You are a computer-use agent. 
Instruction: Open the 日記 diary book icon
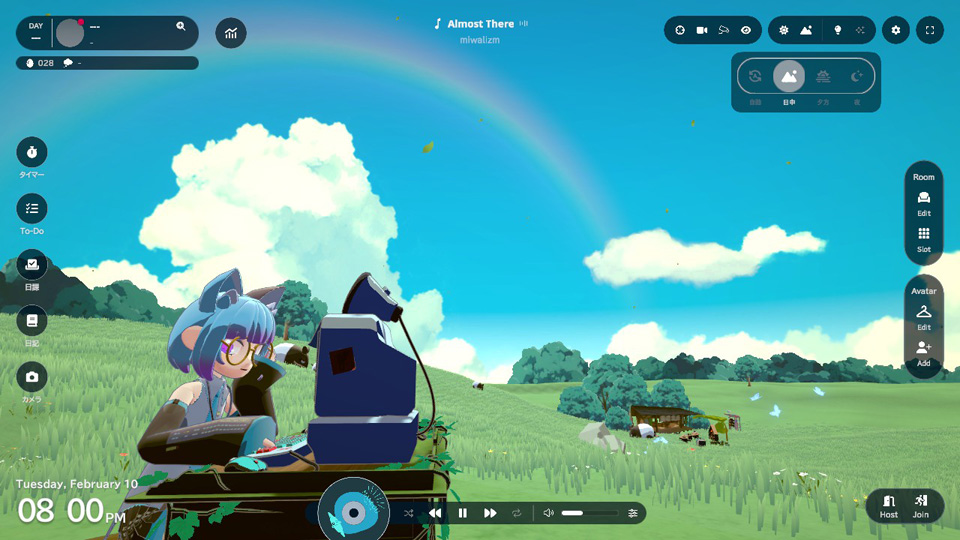(32, 321)
